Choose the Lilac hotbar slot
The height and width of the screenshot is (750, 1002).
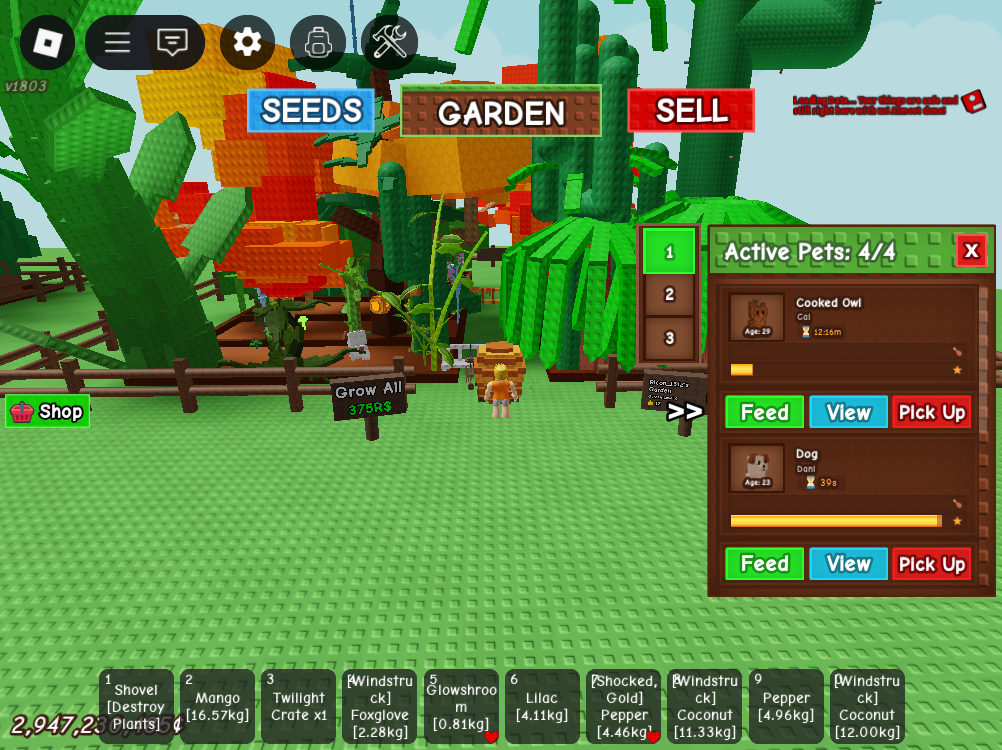coord(542,706)
